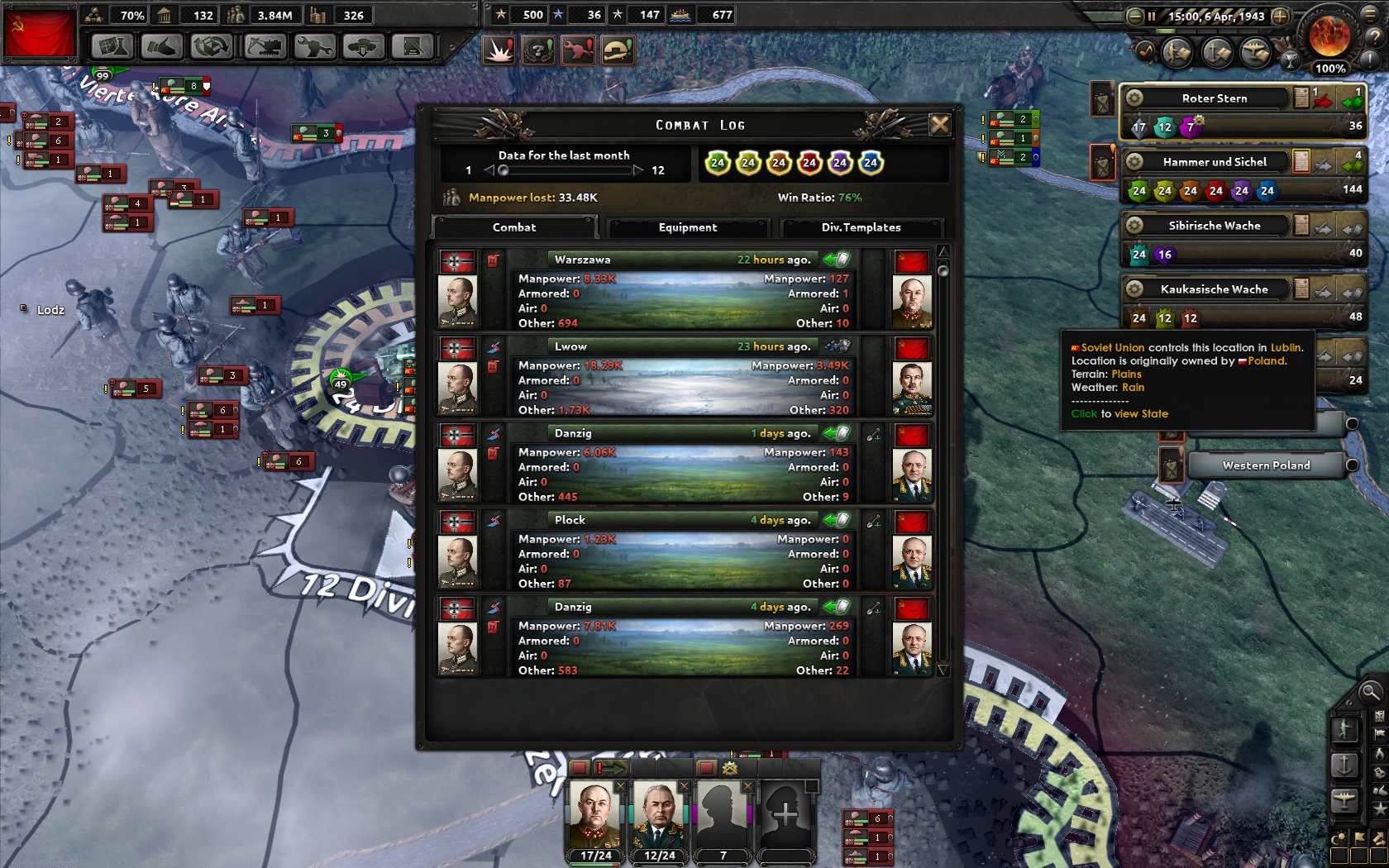
Task: Switch to the Div.Templates tab
Action: point(862,227)
